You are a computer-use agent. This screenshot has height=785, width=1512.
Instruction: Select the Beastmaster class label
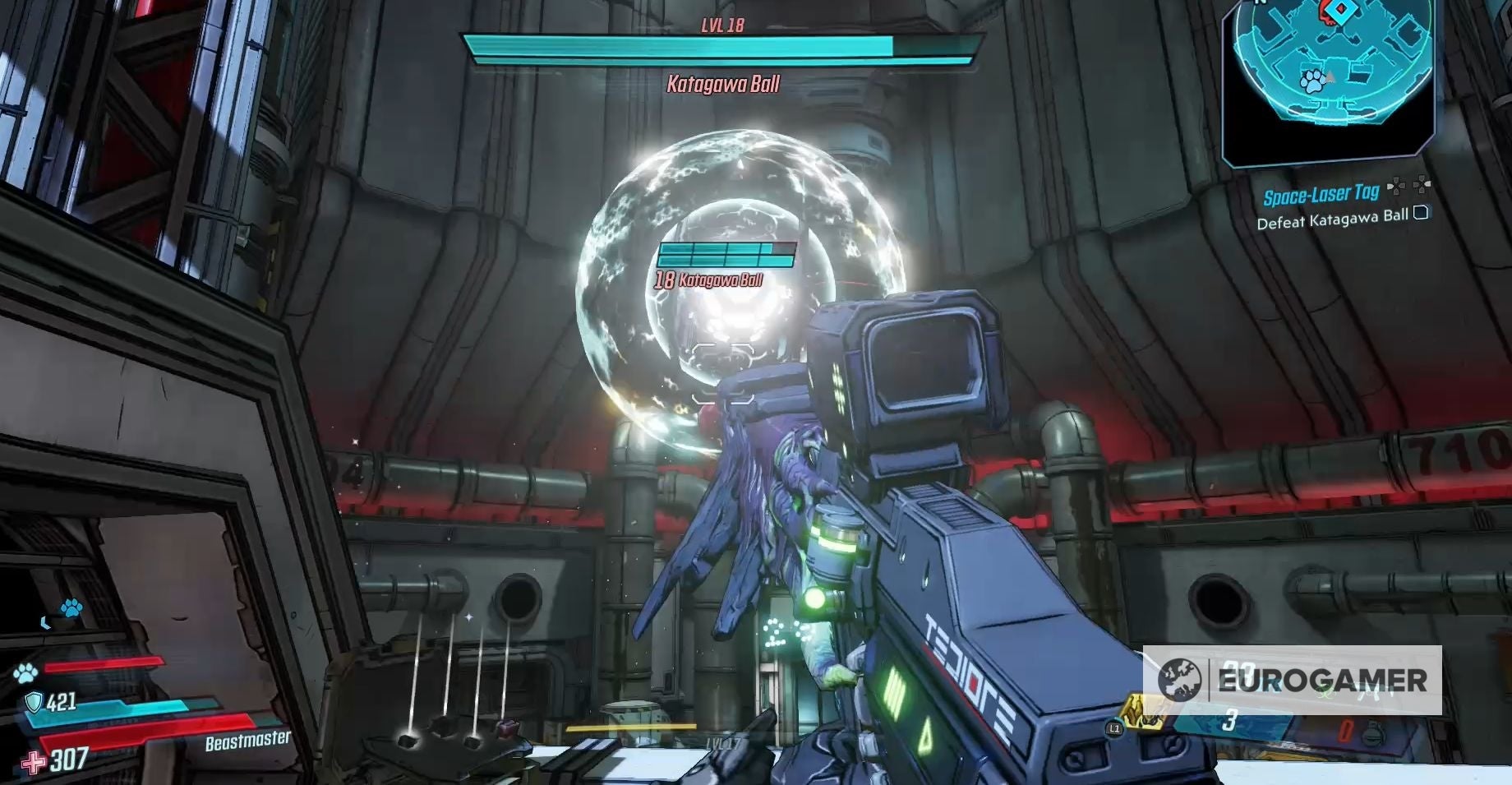[x=247, y=741]
